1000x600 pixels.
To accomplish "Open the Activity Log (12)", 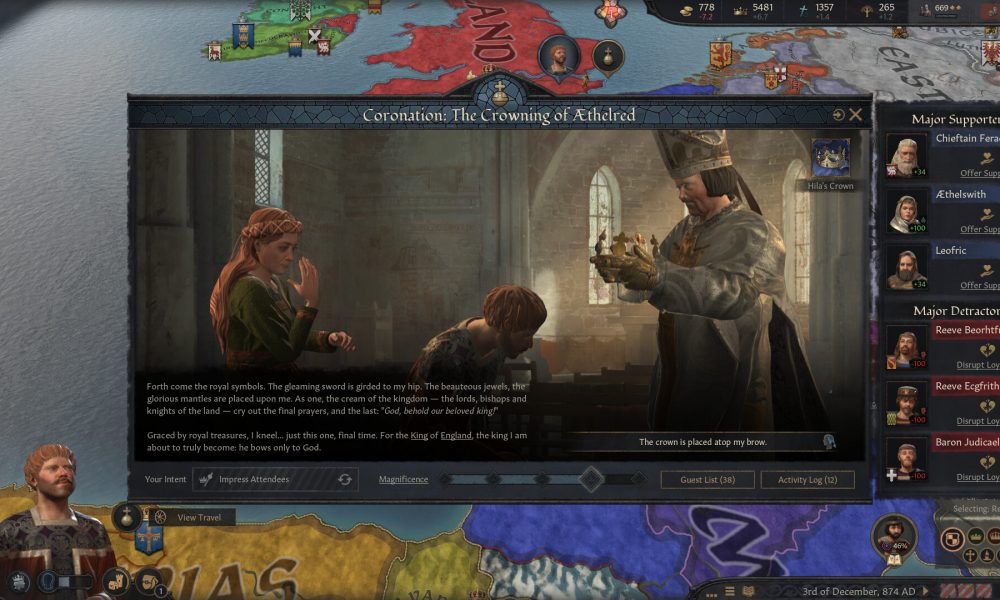I will point(807,480).
